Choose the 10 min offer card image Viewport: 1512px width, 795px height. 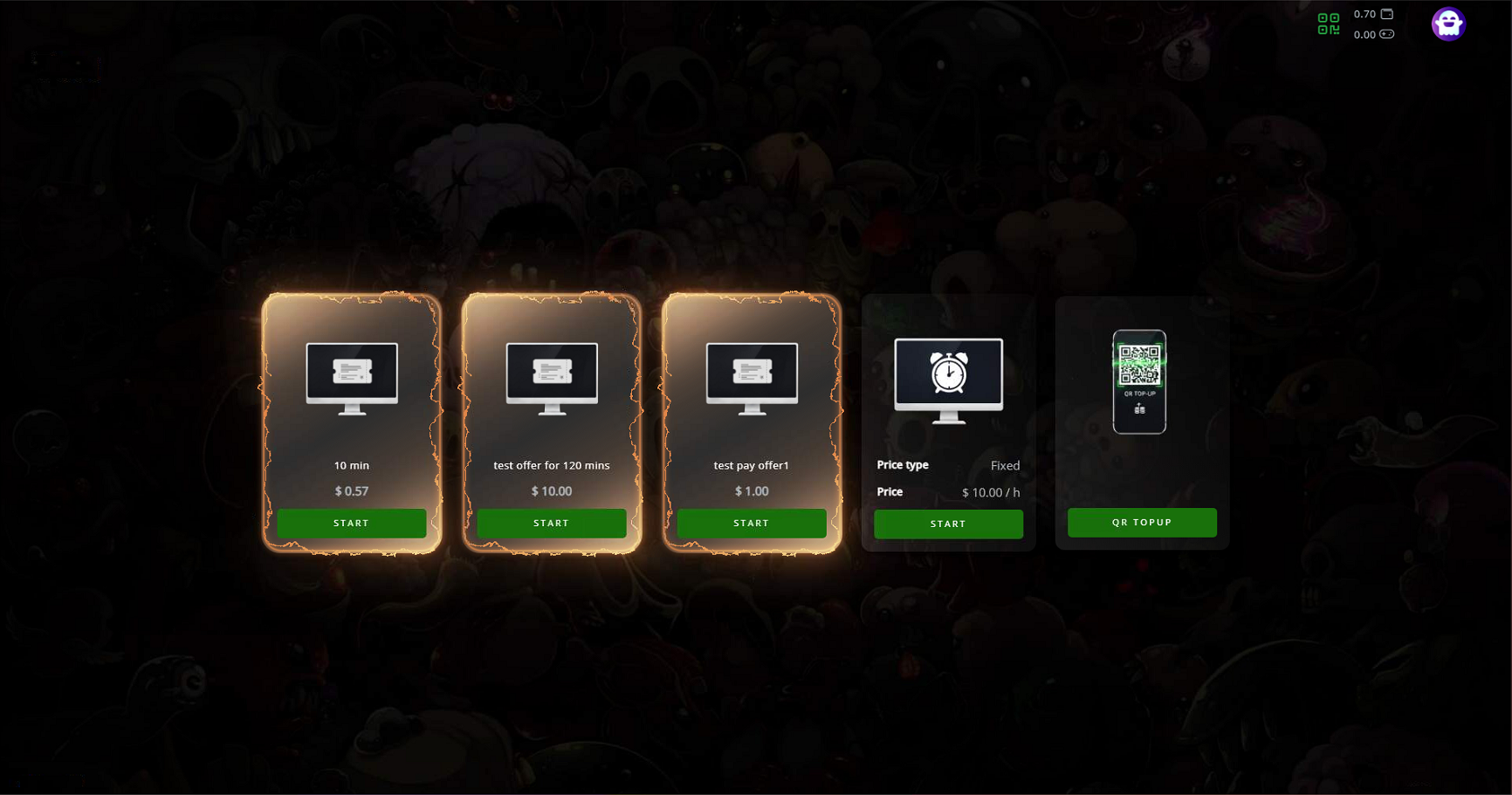[x=352, y=378]
